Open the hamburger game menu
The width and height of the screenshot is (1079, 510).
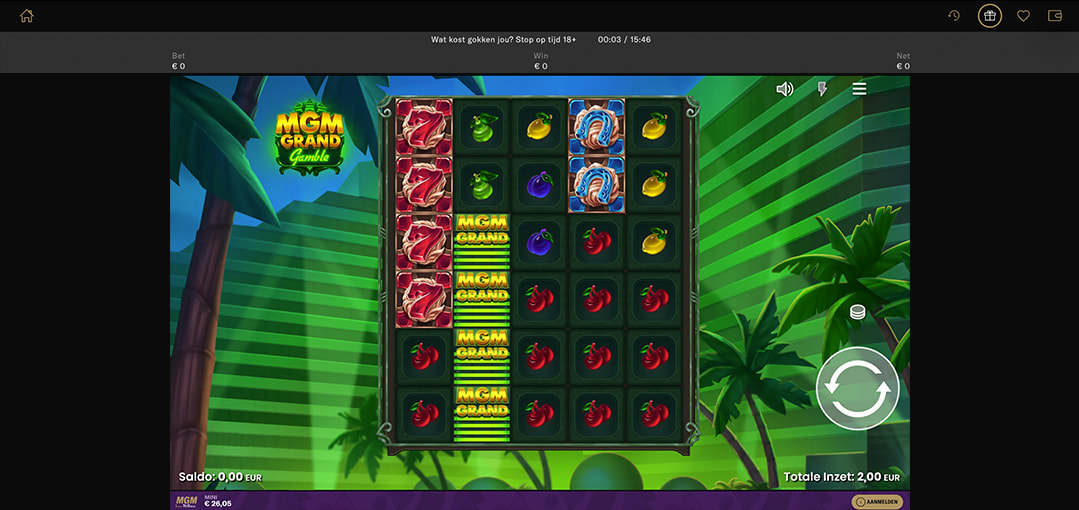[x=859, y=89]
